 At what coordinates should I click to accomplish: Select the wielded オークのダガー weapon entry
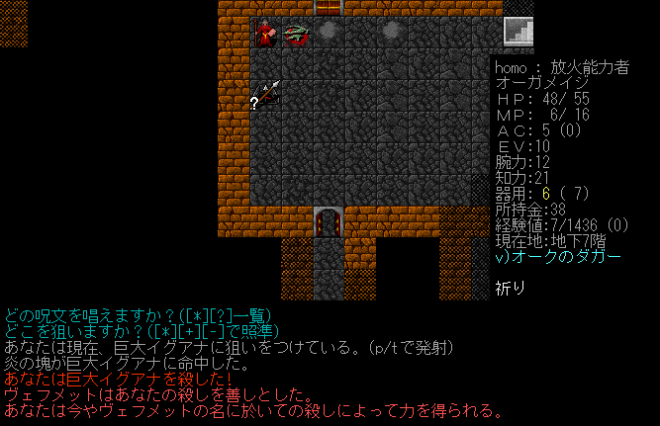(558, 257)
